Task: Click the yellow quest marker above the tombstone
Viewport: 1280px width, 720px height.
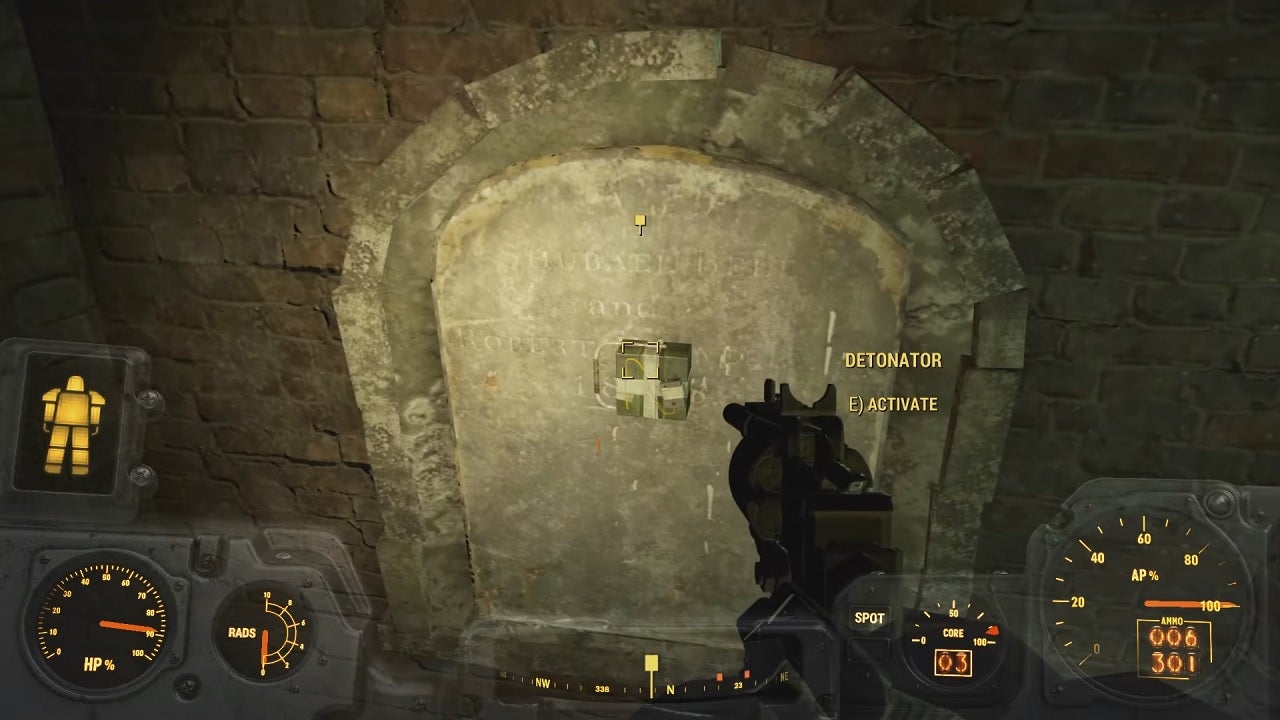Action: pos(638,220)
